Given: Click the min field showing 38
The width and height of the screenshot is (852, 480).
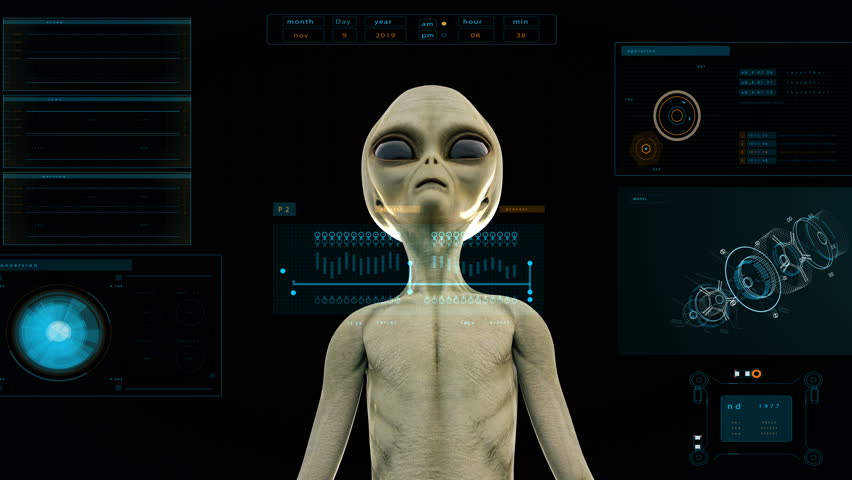Looking at the screenshot, I should tap(520, 35).
